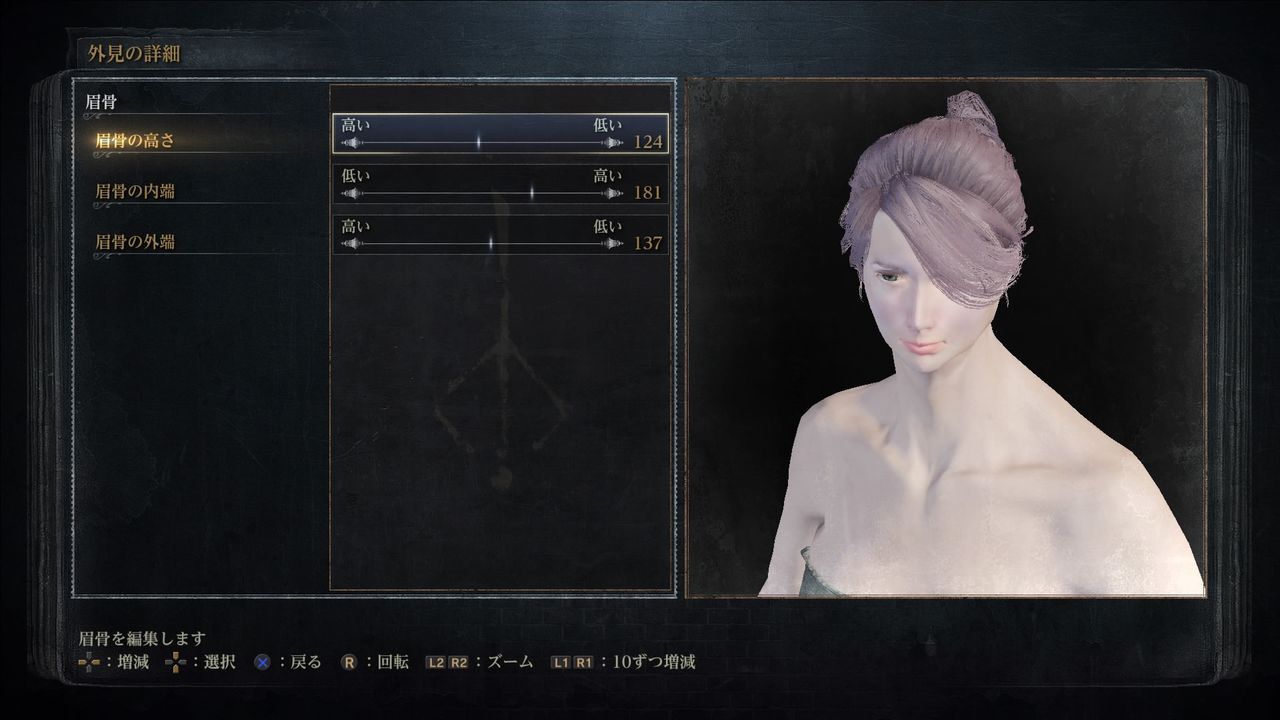Click the R1 icon for 10ずつ増減
The image size is (1280, 720).
tap(581, 662)
